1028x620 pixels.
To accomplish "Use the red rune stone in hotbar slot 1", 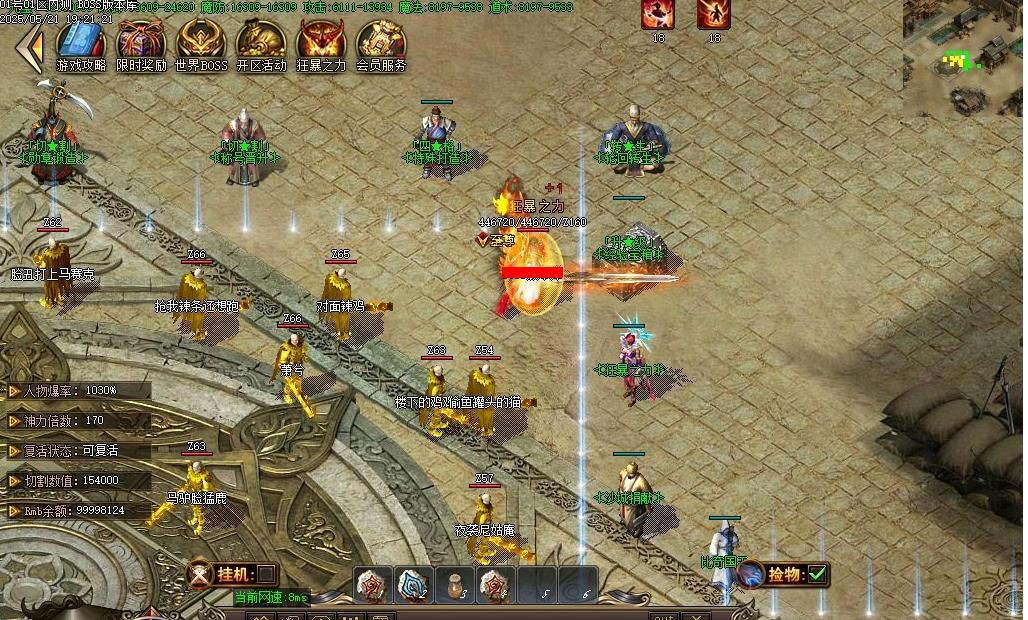I will (374, 585).
